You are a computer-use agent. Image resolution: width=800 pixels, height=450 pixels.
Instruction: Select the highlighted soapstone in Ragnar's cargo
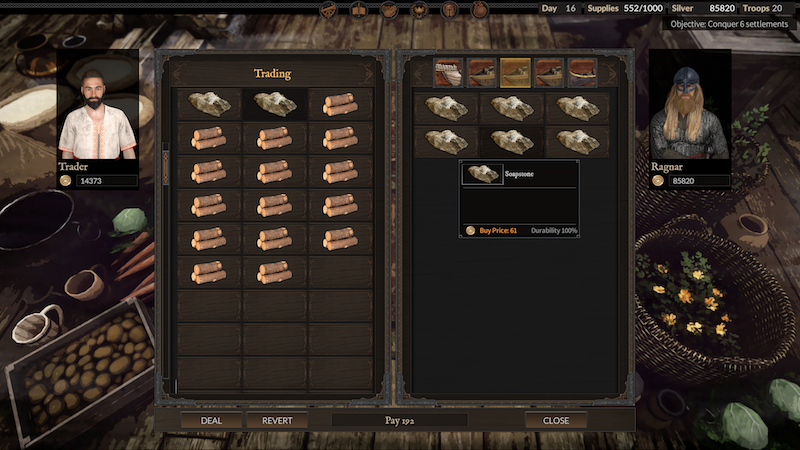513,140
